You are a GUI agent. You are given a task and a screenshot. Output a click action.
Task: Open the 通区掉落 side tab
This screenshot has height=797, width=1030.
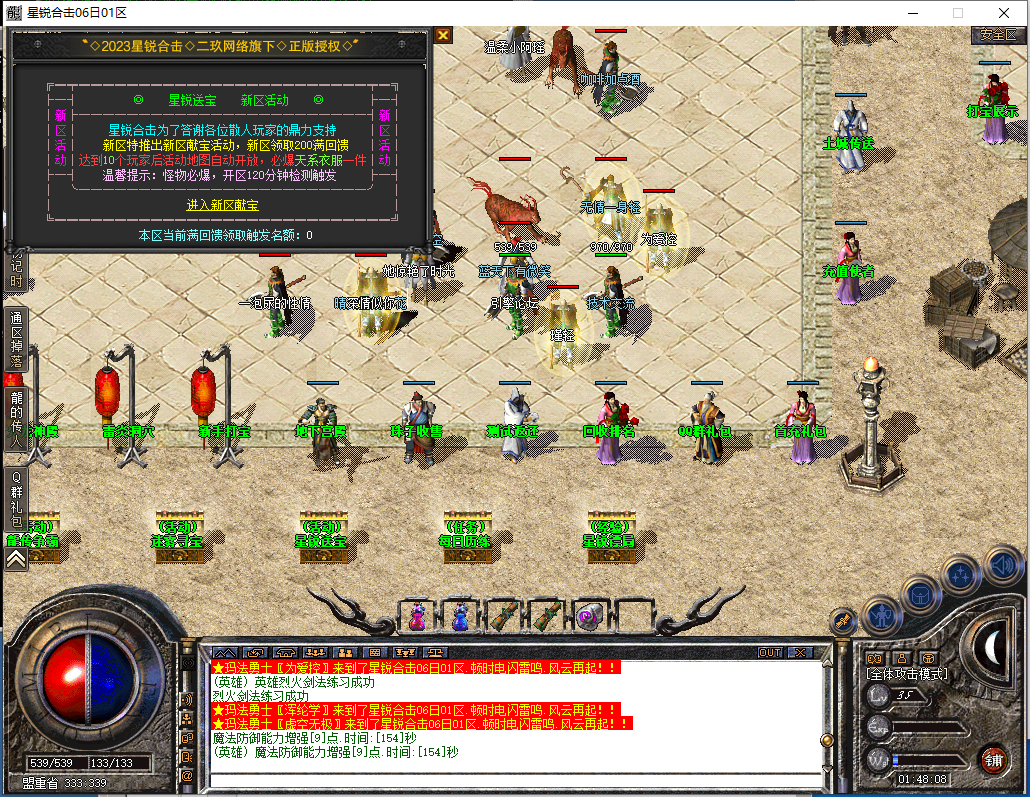[x=16, y=340]
